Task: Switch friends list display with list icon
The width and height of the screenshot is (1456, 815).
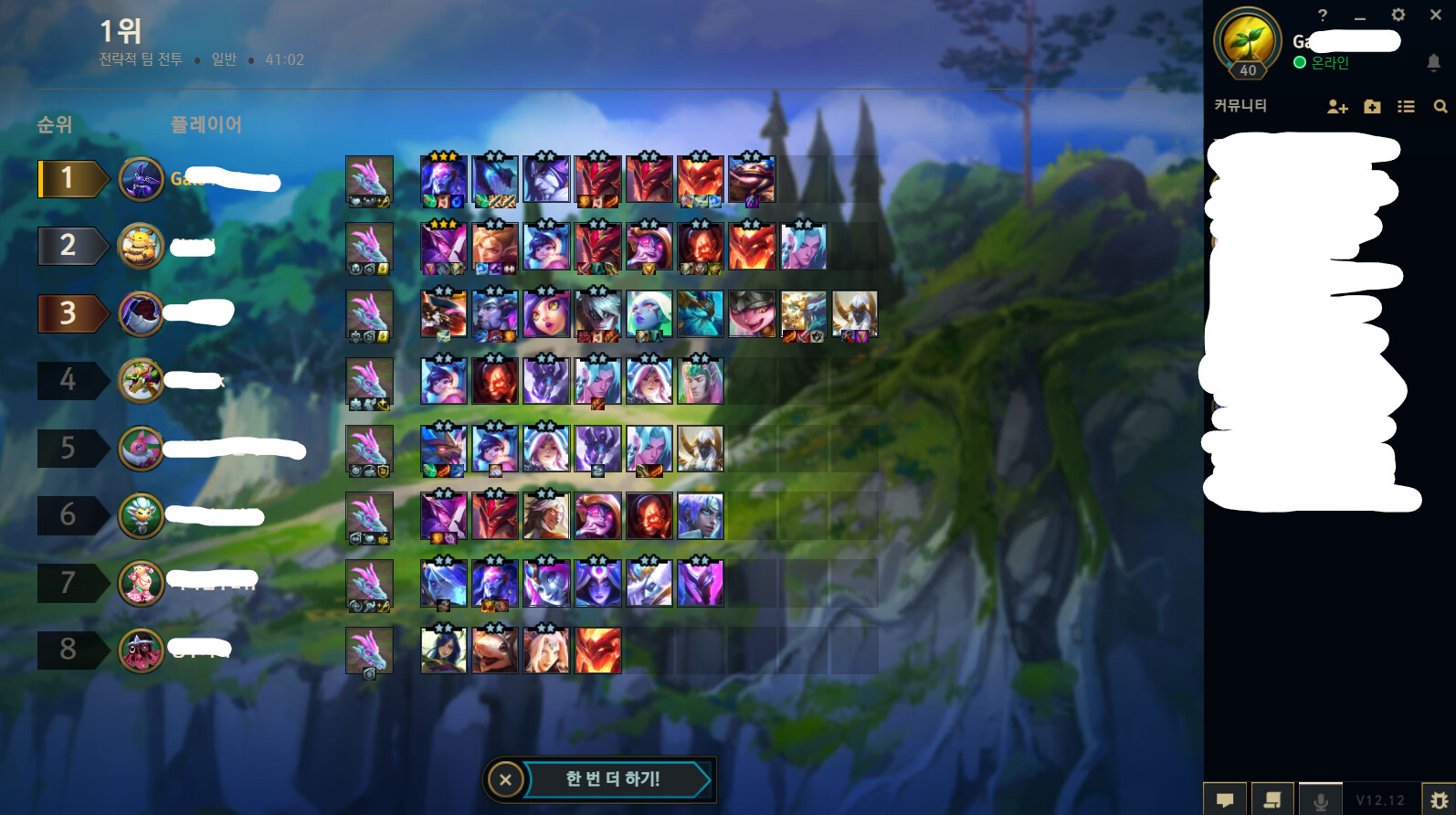Action: click(x=1406, y=107)
